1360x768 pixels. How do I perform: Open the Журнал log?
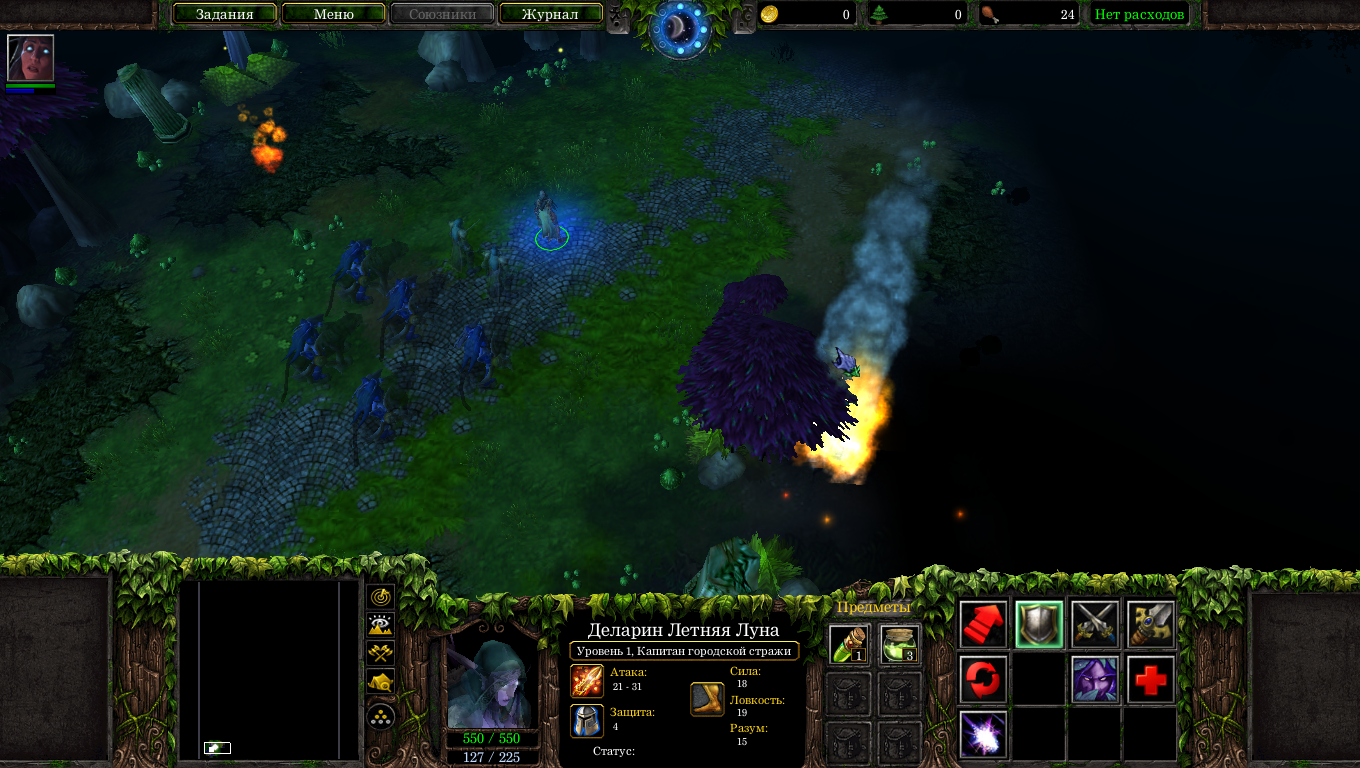coord(550,14)
